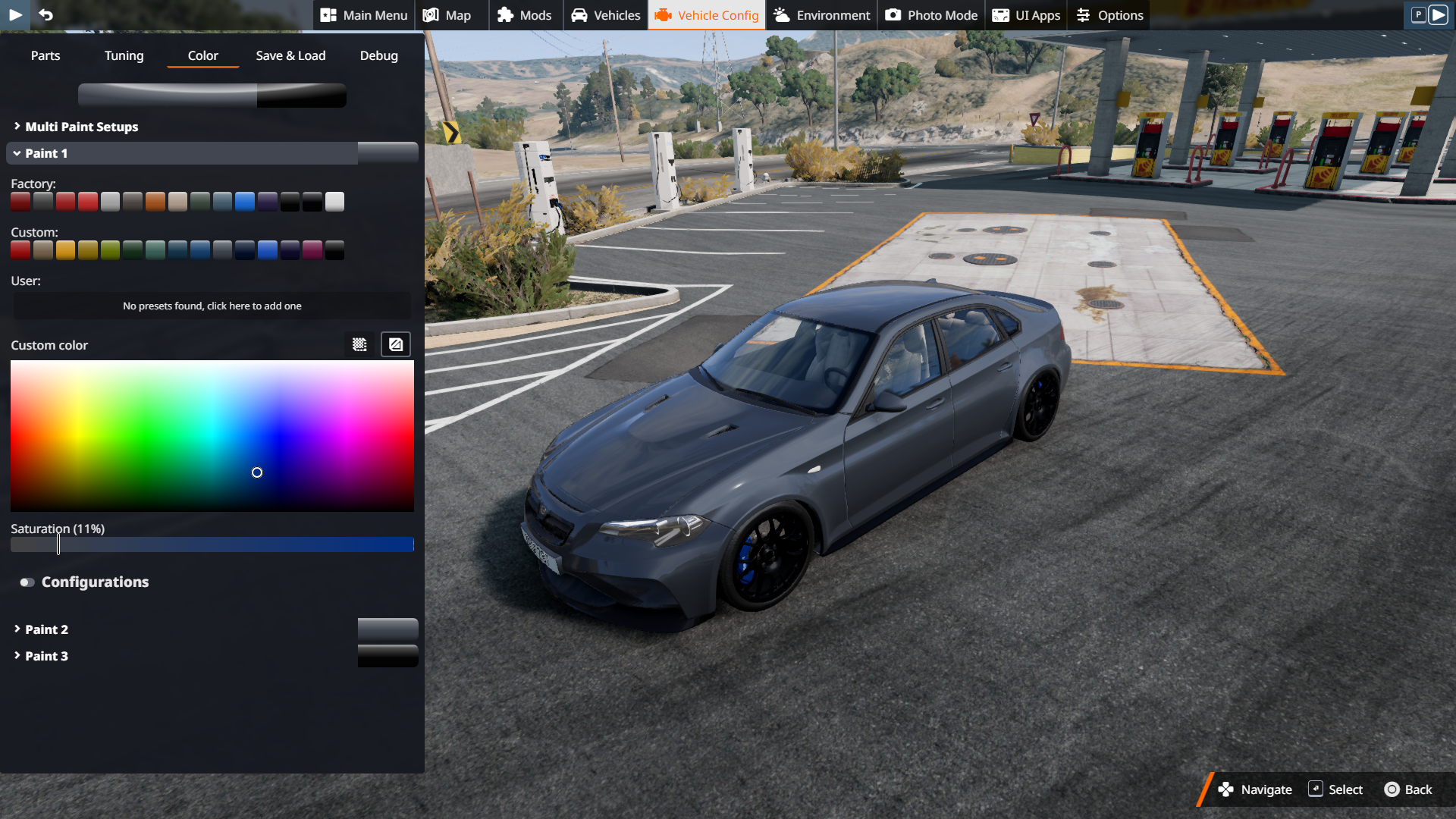Image resolution: width=1456 pixels, height=819 pixels.
Task: Enter Photo Mode
Action: [931, 15]
